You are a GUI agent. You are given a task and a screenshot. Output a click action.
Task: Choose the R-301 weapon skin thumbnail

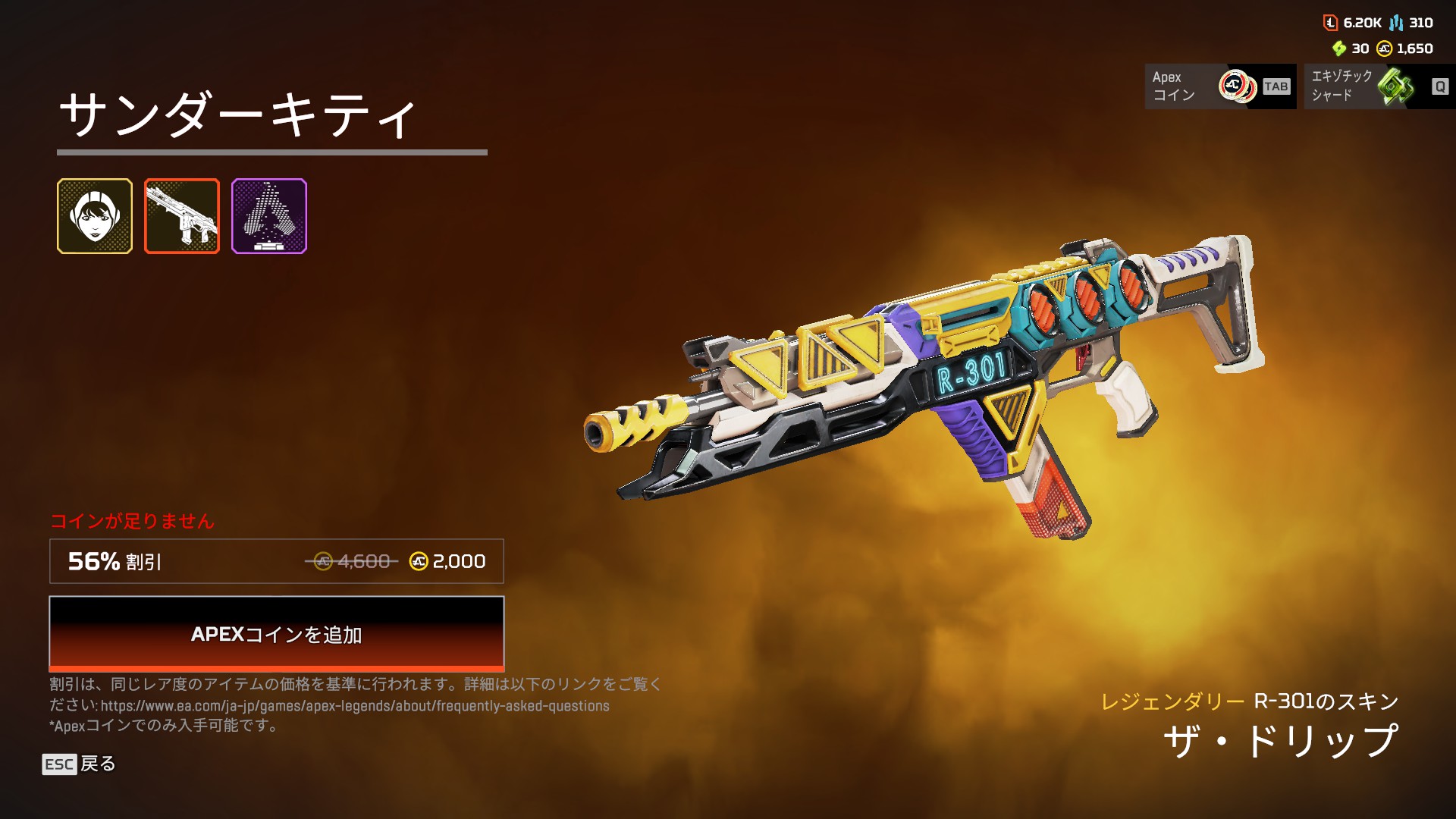(x=182, y=216)
